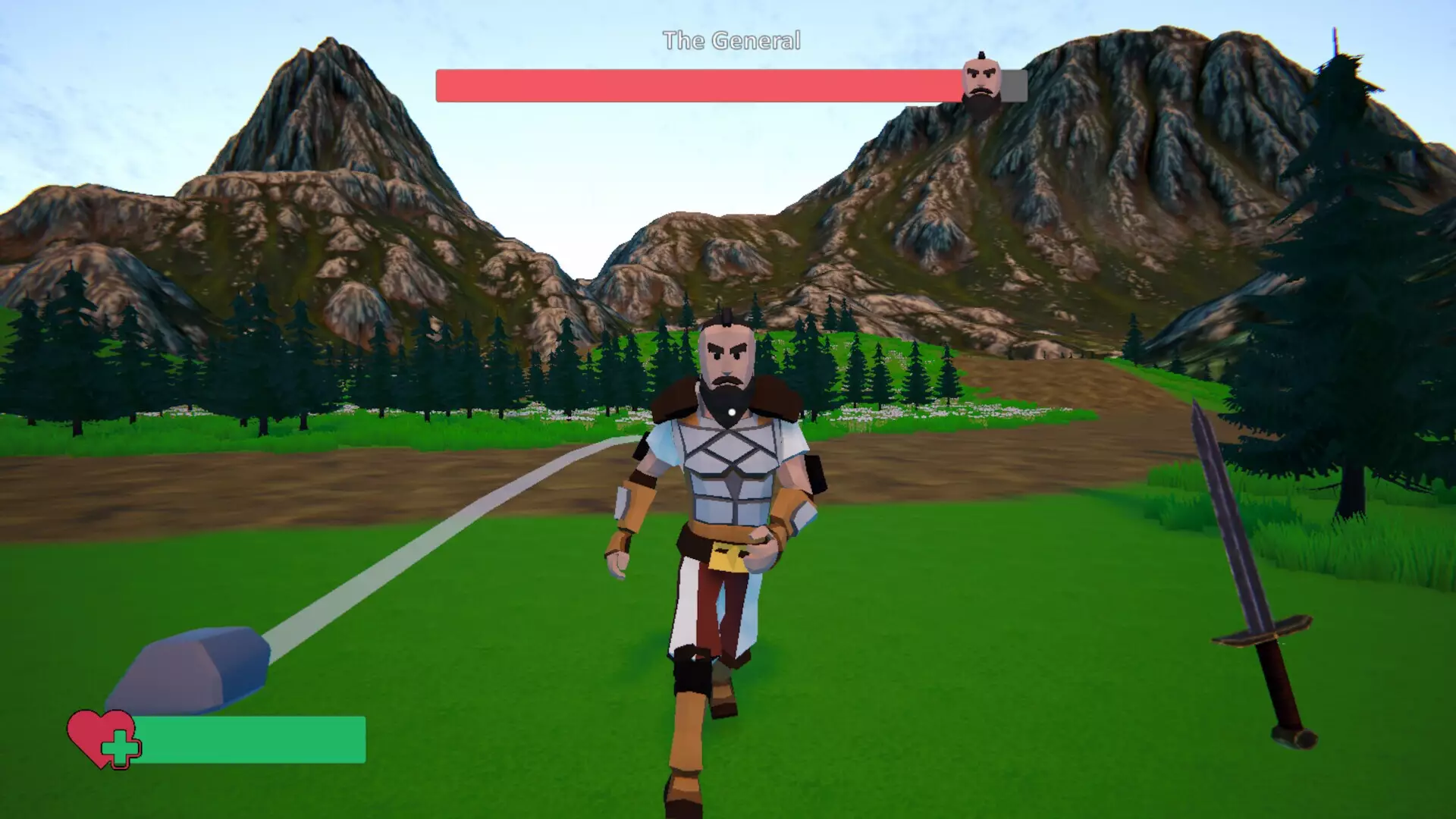Click the crosshair reticle at screen center
Viewport: 1456px width, 819px height.
coord(730,411)
